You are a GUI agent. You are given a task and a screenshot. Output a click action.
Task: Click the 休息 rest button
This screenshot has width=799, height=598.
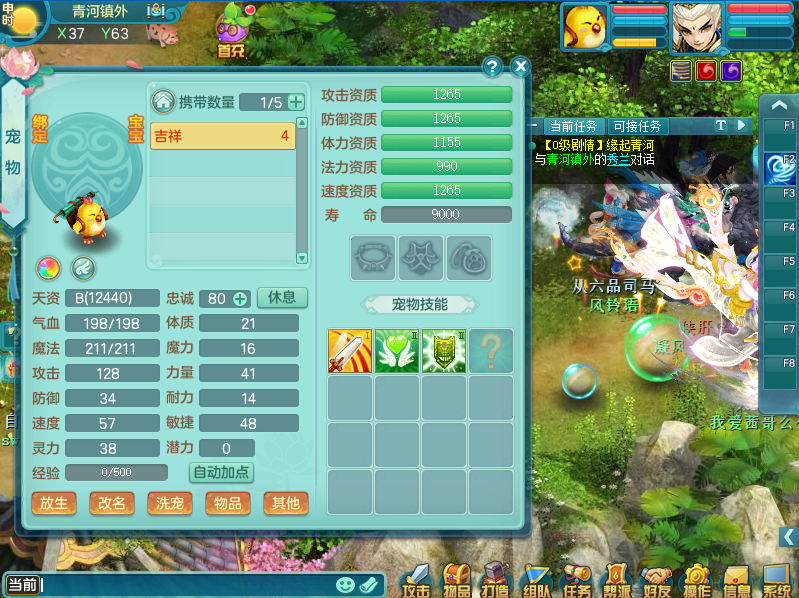coord(282,298)
